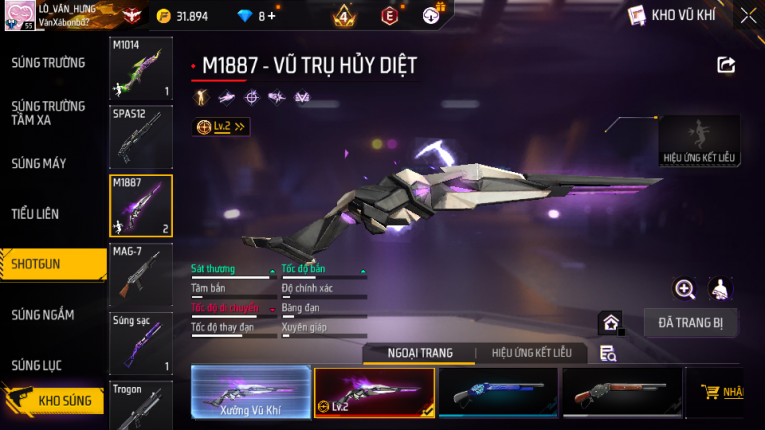Switch to the Hiệu Ứng Kết Liễu tab
This screenshot has height=430, width=765.
click(524, 353)
